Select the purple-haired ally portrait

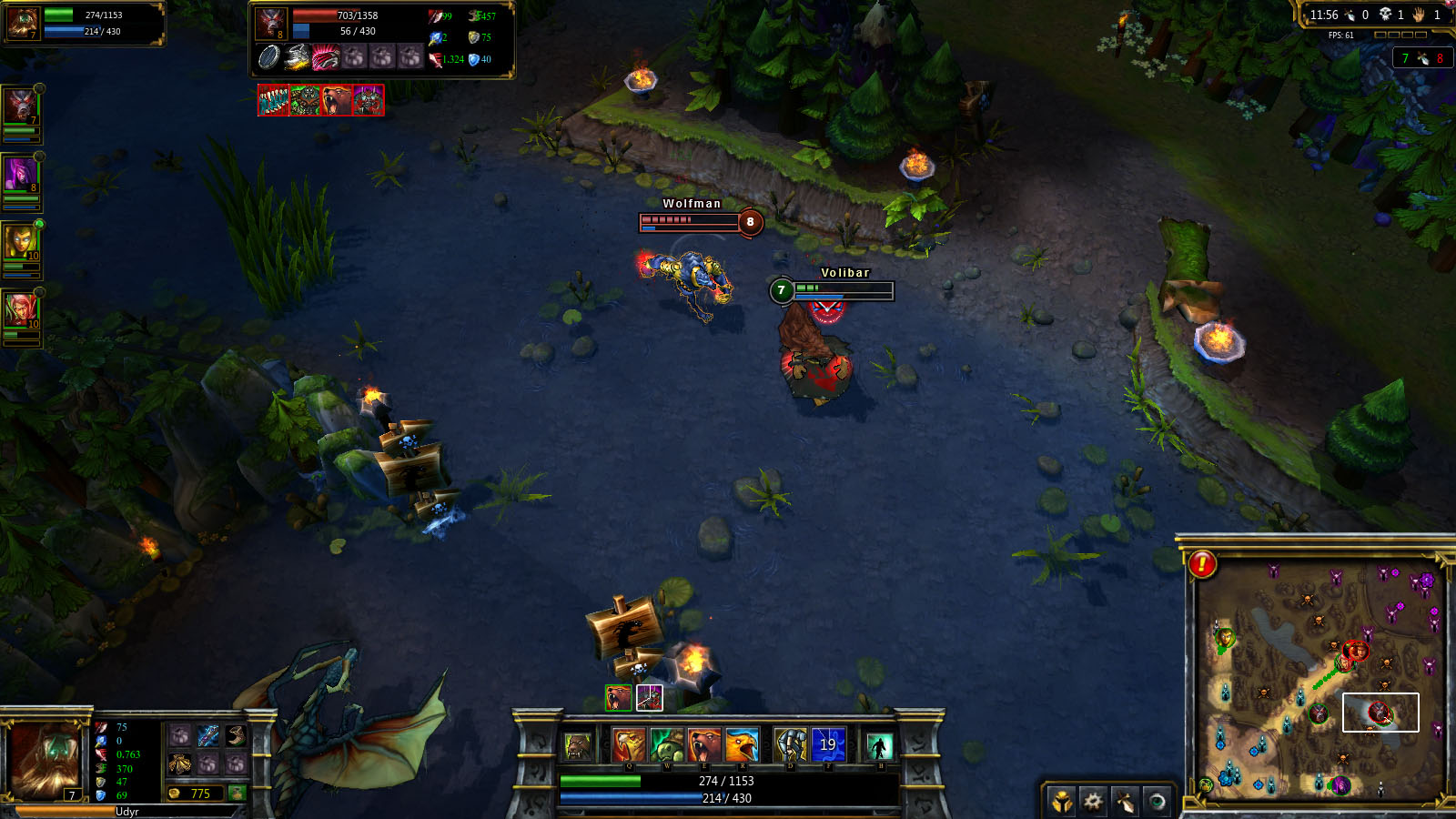click(x=20, y=173)
